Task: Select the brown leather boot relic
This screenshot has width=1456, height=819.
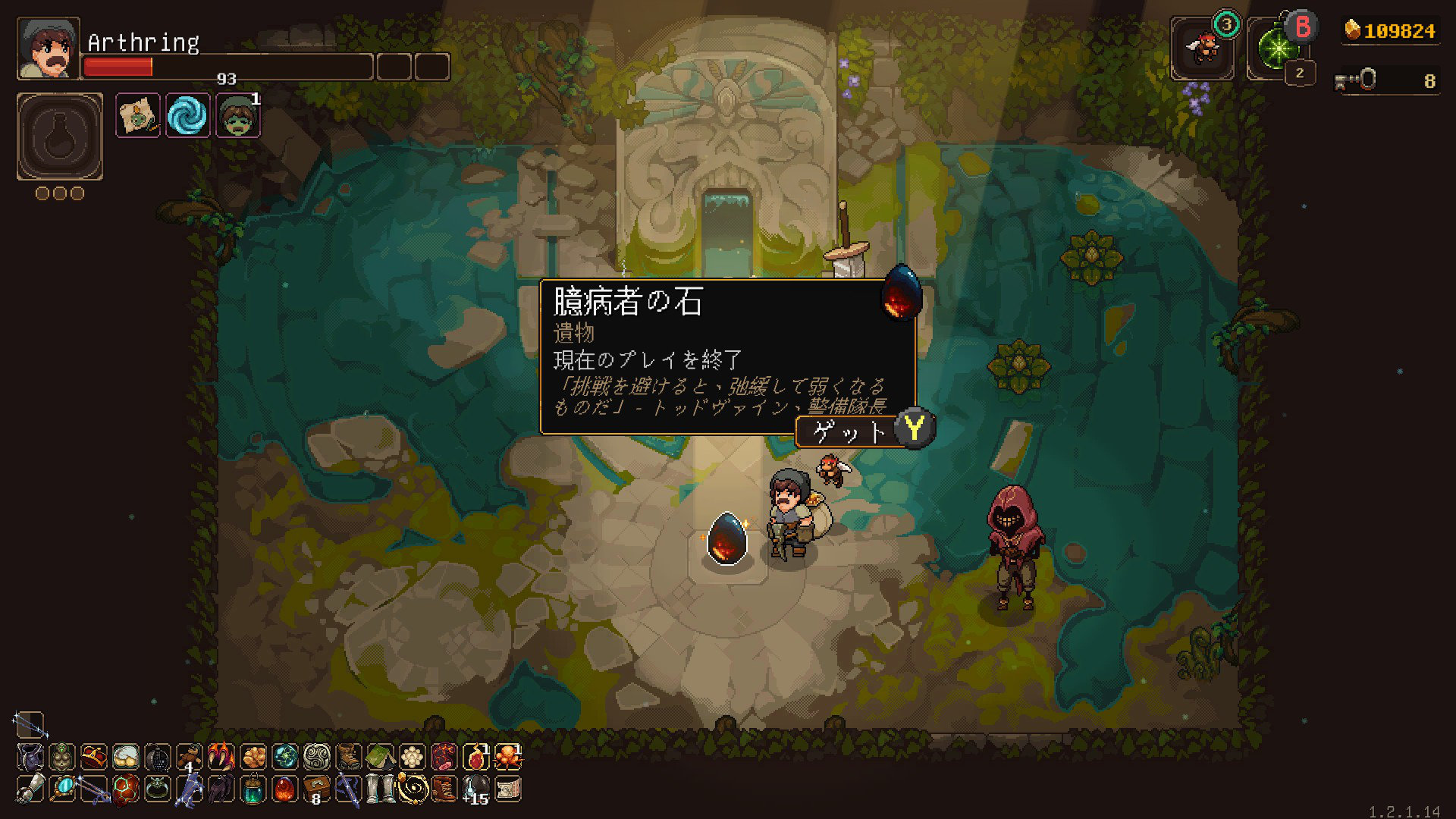Action: (349, 756)
